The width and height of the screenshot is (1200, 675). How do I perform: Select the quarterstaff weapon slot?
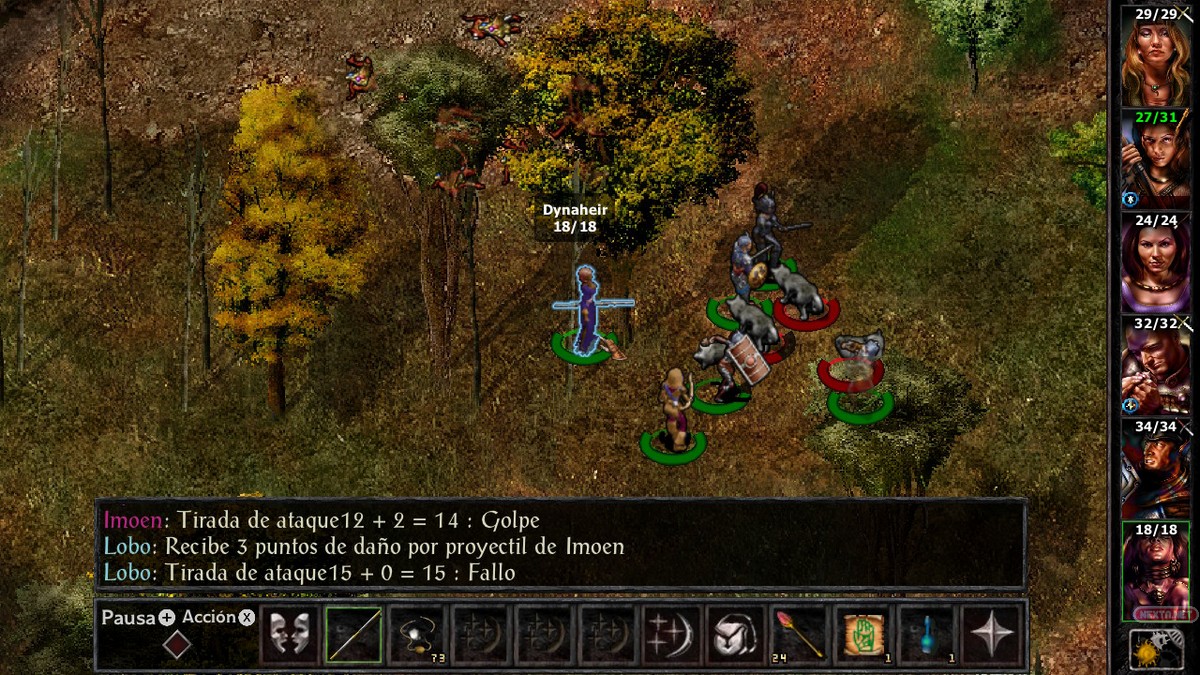pyautogui.click(x=353, y=634)
